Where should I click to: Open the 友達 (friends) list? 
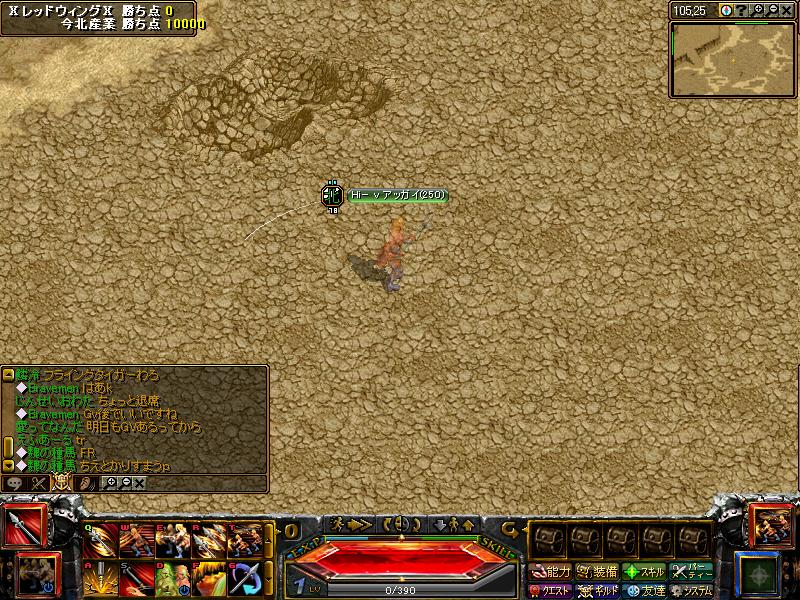coord(644,590)
